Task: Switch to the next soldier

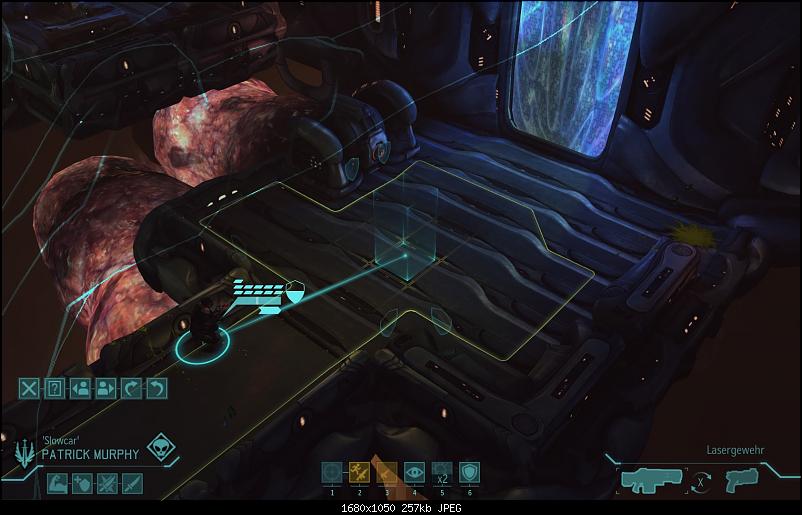Action: click(106, 388)
